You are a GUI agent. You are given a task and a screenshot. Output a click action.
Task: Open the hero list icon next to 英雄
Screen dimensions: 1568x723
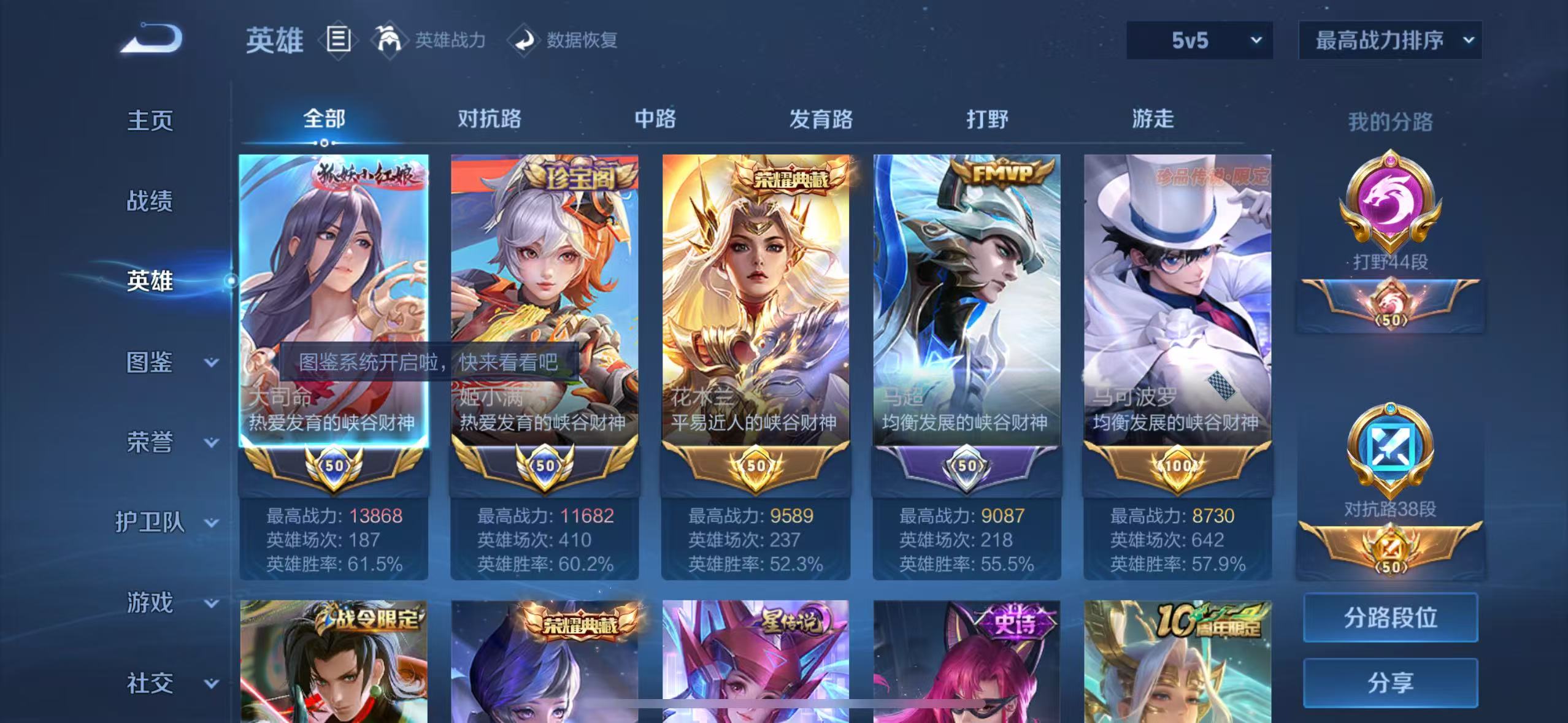(x=338, y=40)
